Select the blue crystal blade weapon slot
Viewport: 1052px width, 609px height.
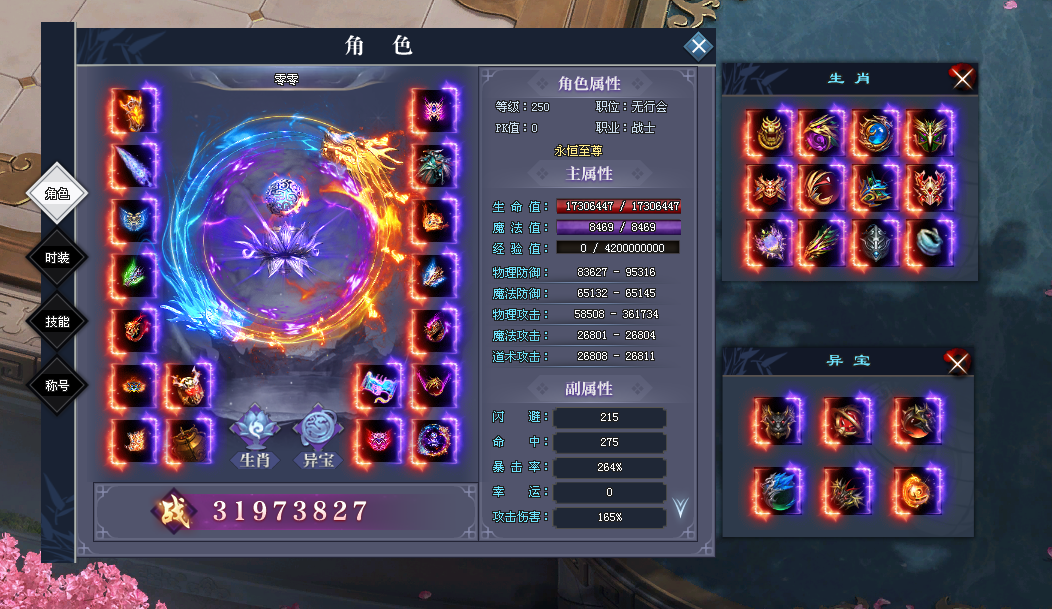(134, 166)
